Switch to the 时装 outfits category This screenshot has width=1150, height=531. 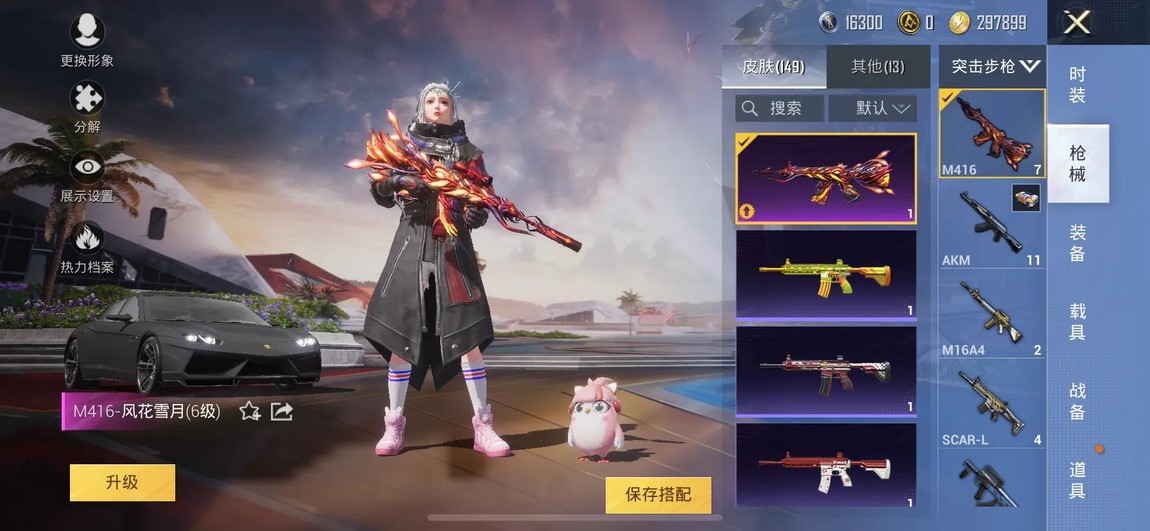[x=1077, y=85]
